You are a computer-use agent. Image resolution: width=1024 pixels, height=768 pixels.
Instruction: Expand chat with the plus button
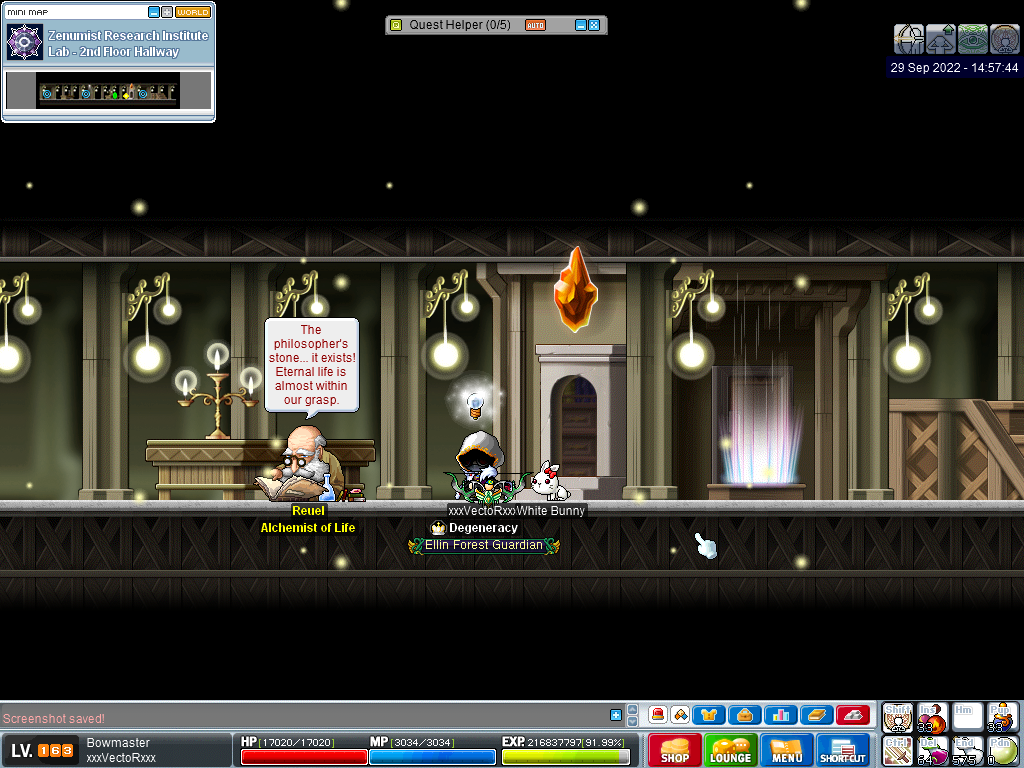click(x=616, y=715)
